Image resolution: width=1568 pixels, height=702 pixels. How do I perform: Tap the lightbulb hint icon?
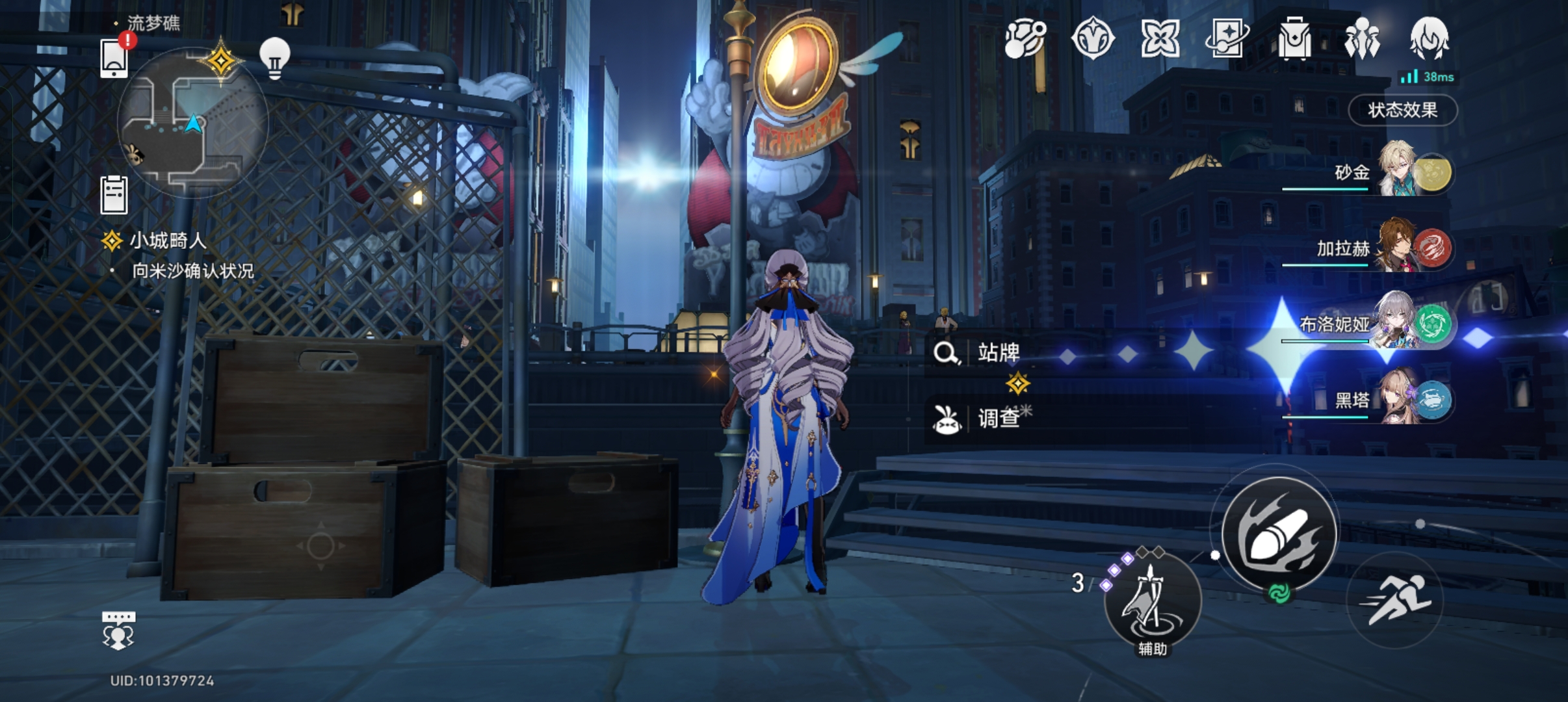point(274,58)
